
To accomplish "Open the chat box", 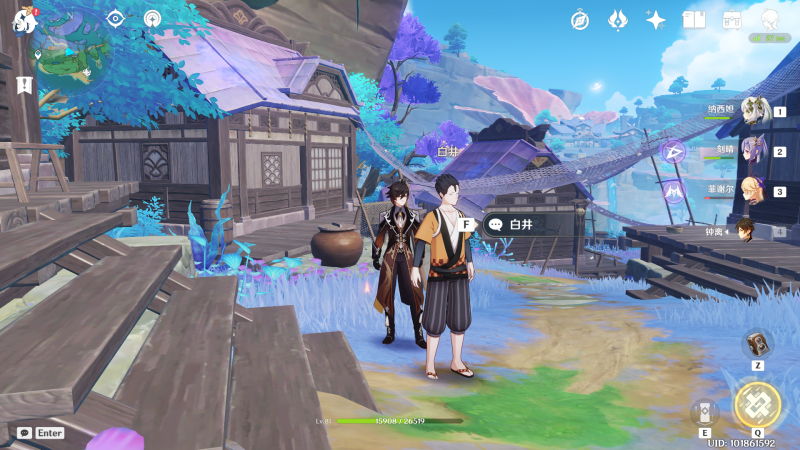I will pyautogui.click(x=41, y=433).
